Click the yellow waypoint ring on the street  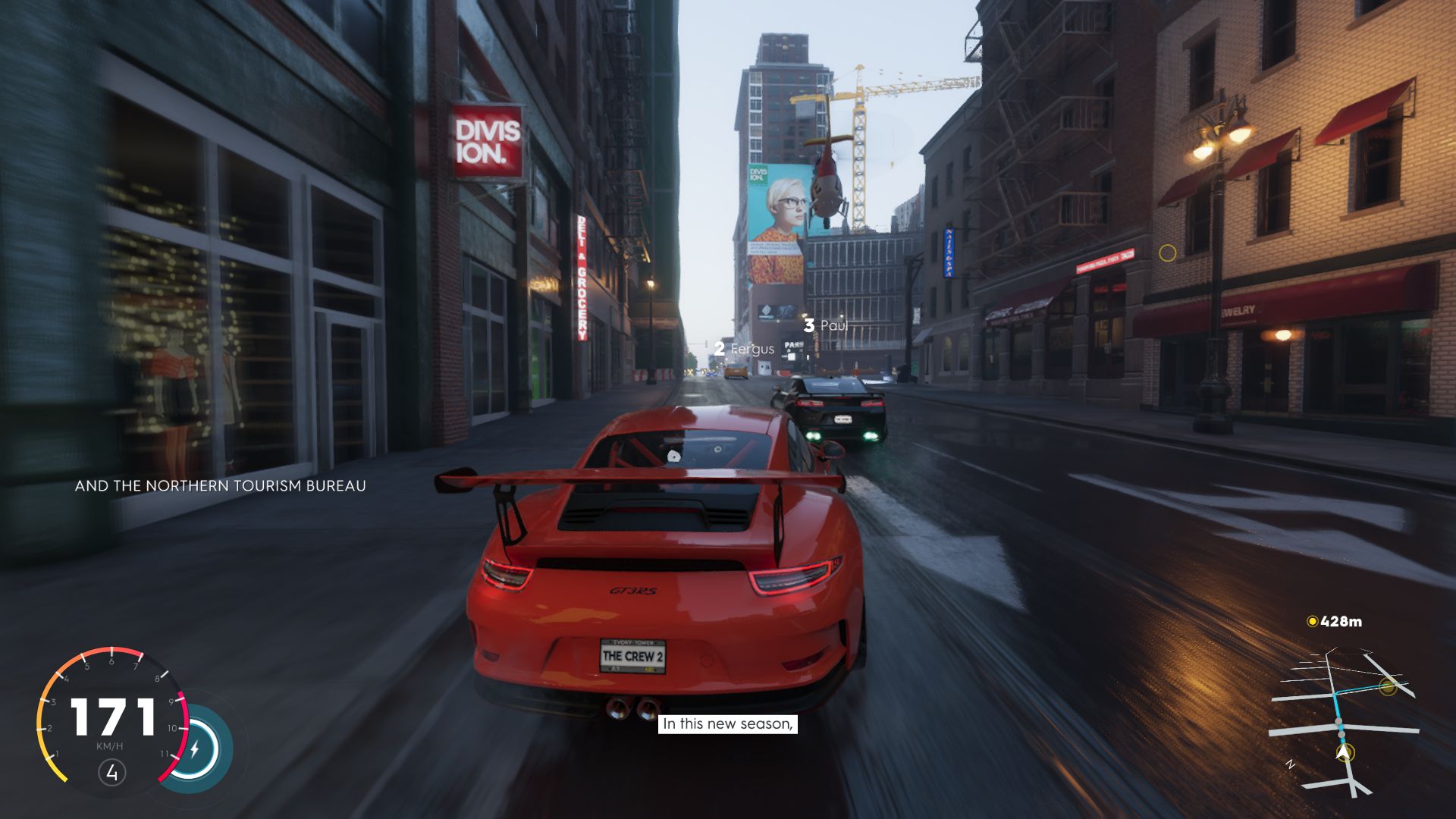click(1167, 253)
